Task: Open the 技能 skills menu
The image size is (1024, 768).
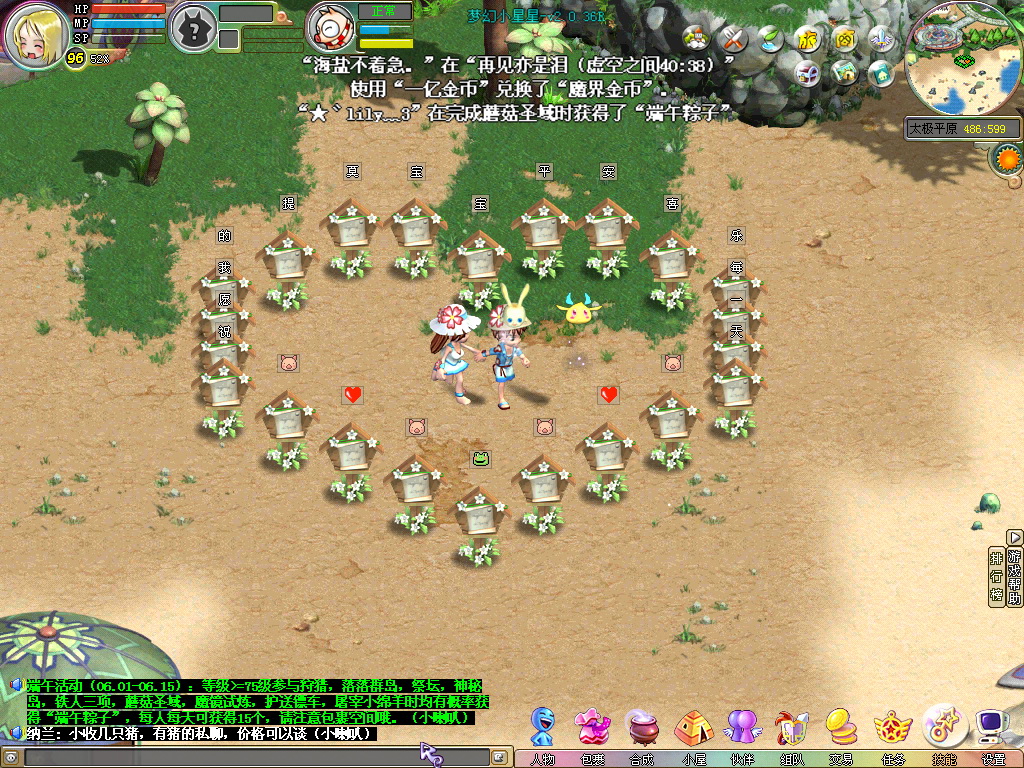Action: click(943, 727)
